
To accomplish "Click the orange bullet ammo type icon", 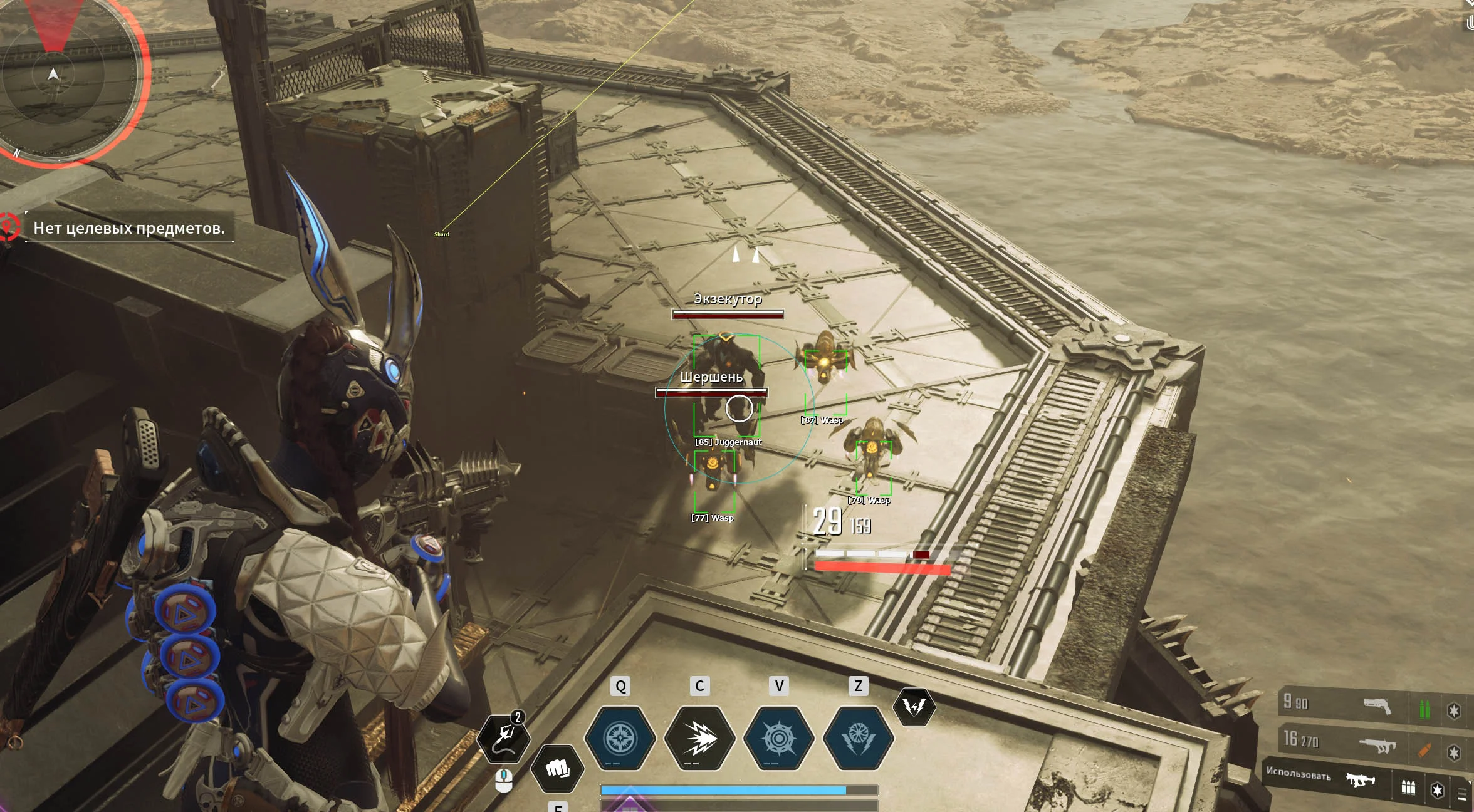I will (x=1424, y=749).
